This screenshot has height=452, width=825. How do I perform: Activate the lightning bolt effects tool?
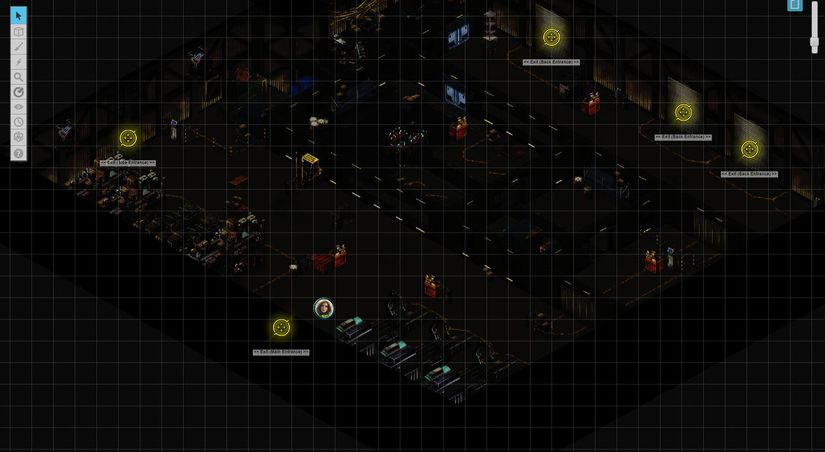click(18, 62)
